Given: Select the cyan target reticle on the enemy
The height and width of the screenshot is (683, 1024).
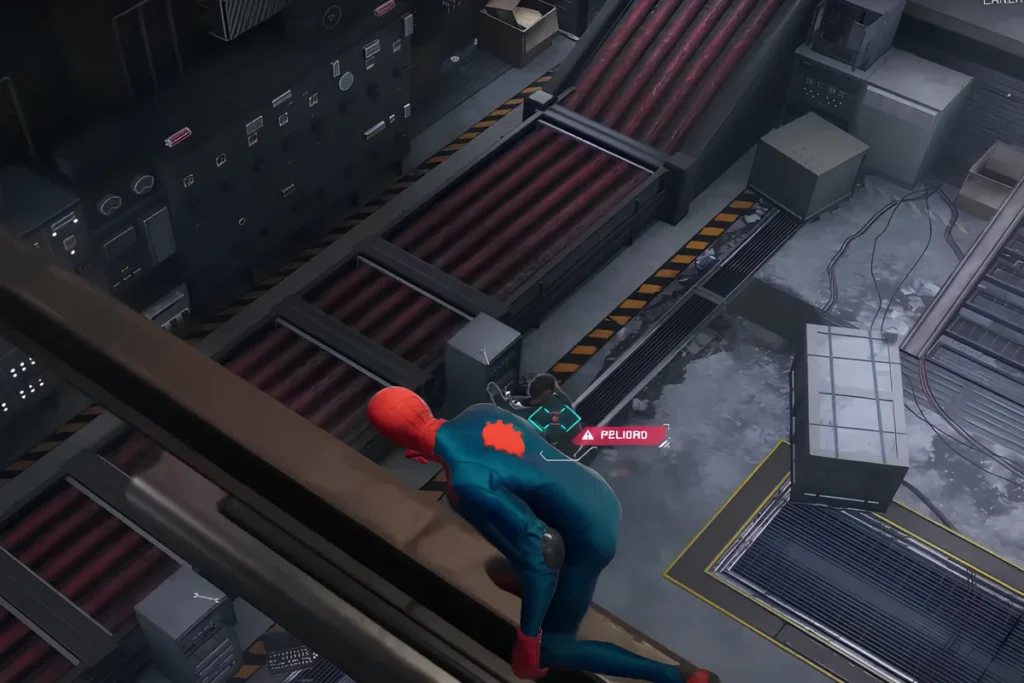Looking at the screenshot, I should pos(553,422).
